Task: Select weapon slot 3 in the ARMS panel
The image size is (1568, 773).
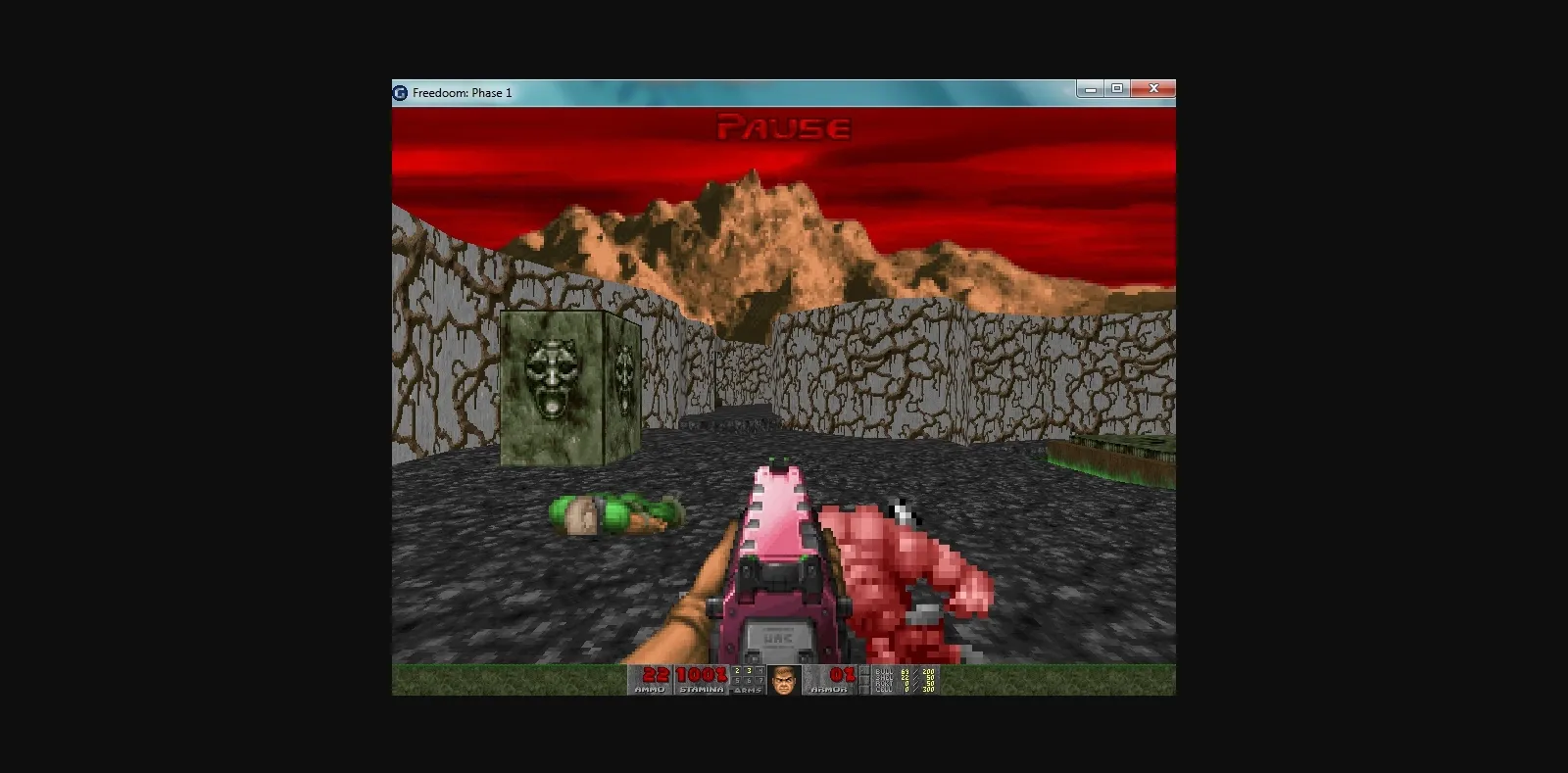Action: (749, 671)
